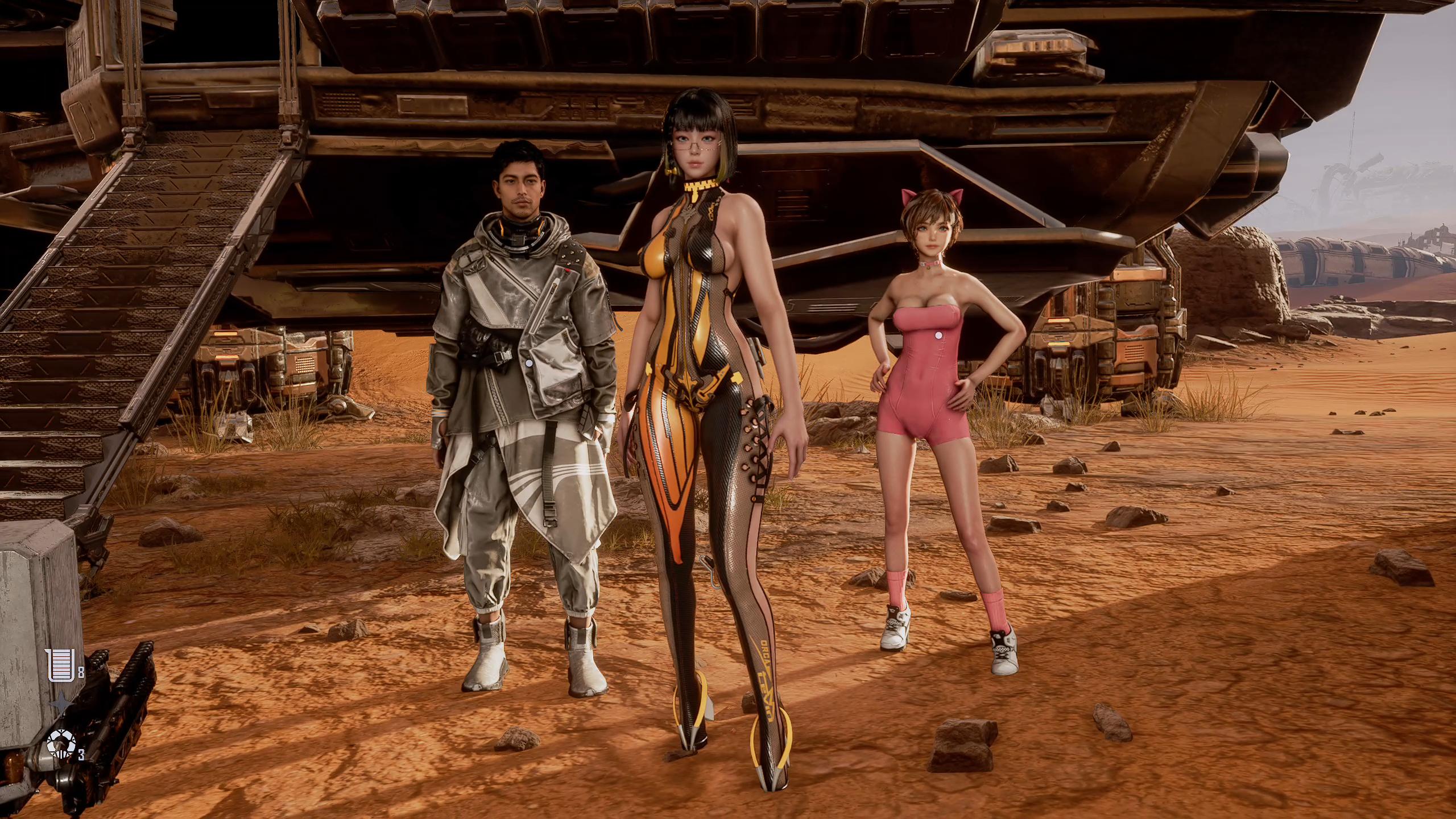Viewport: 1456px width, 819px height.
Task: Select the healing canister item icon
Action: [x=61, y=665]
